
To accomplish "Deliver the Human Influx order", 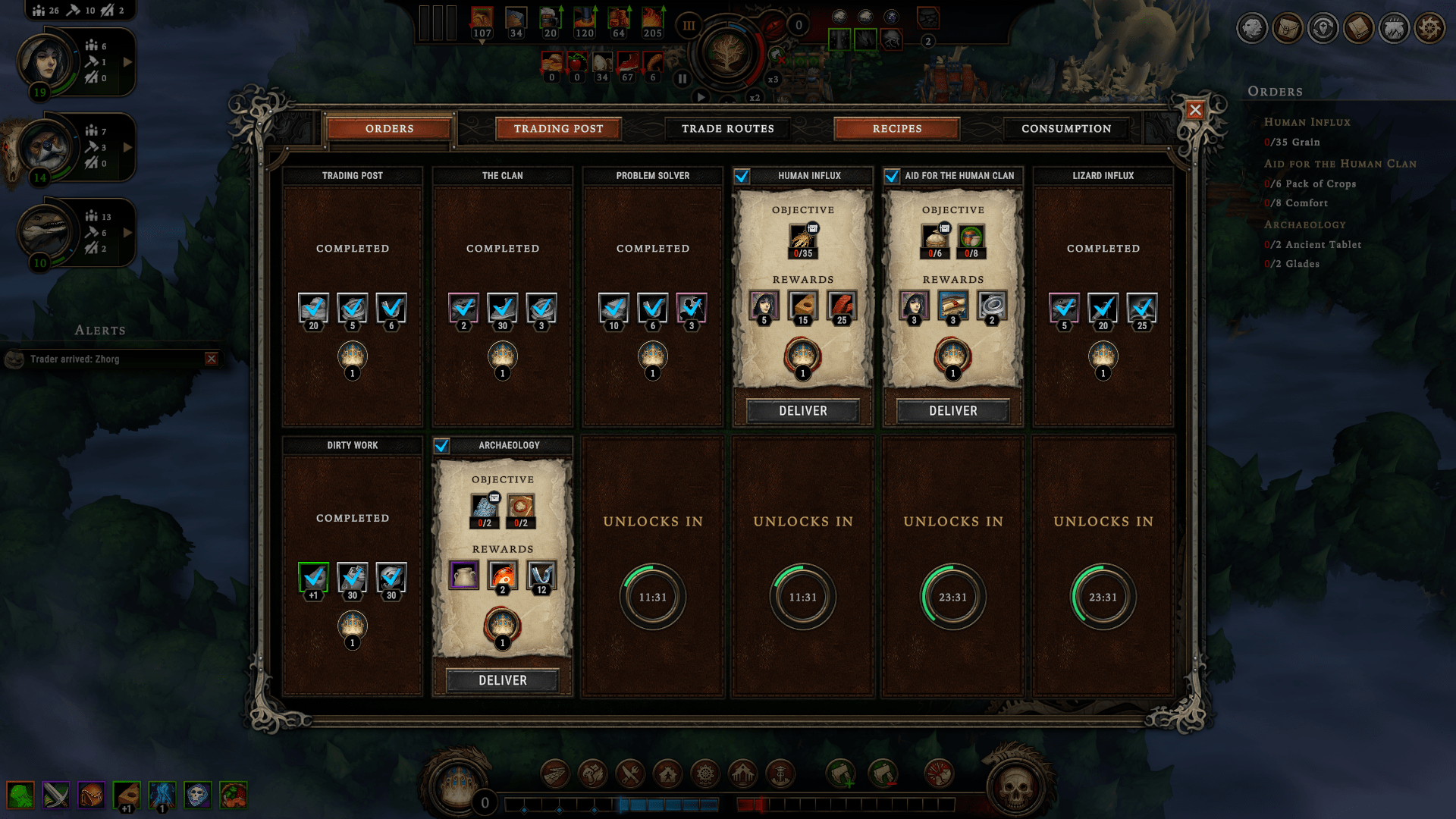I will 802,411.
